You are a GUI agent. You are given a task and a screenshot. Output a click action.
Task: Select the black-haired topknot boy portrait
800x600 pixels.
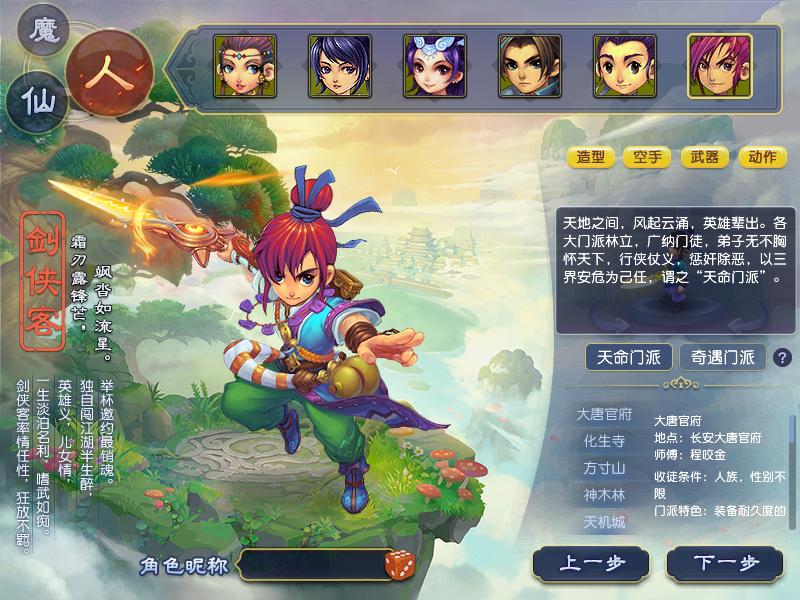tap(624, 66)
